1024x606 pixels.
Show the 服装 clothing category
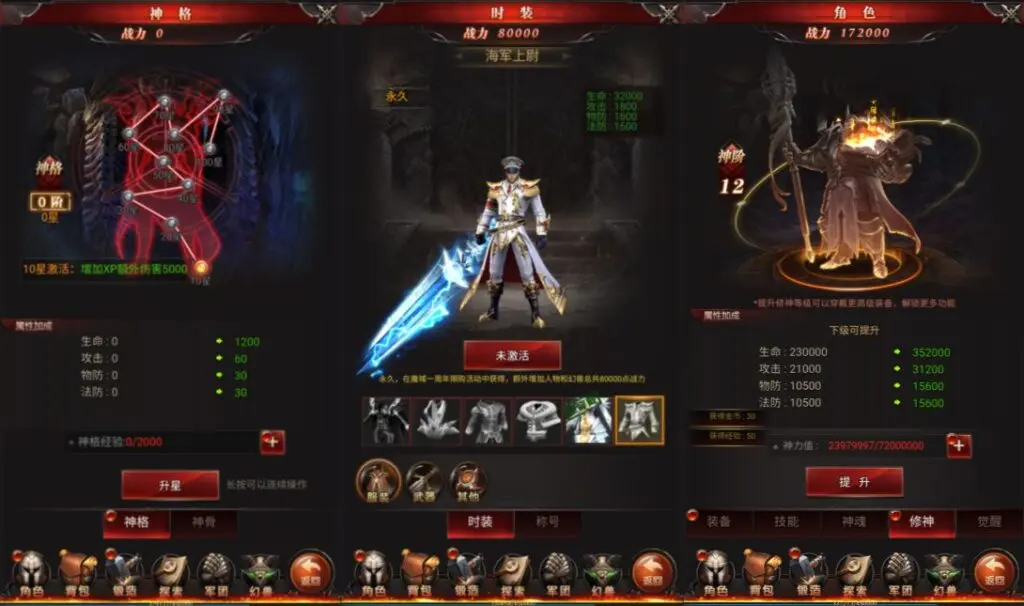(x=379, y=482)
